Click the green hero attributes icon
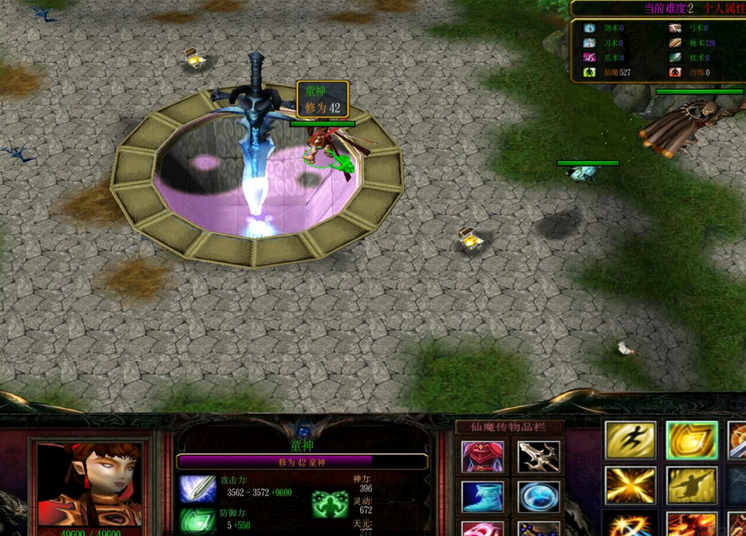746x536 pixels. tap(329, 505)
